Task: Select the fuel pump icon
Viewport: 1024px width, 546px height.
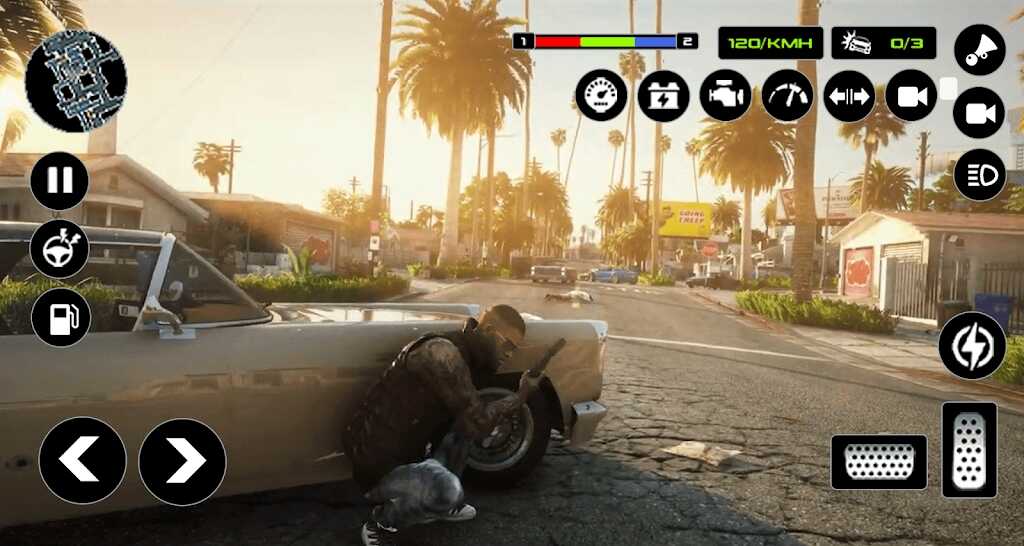Action: coord(60,317)
